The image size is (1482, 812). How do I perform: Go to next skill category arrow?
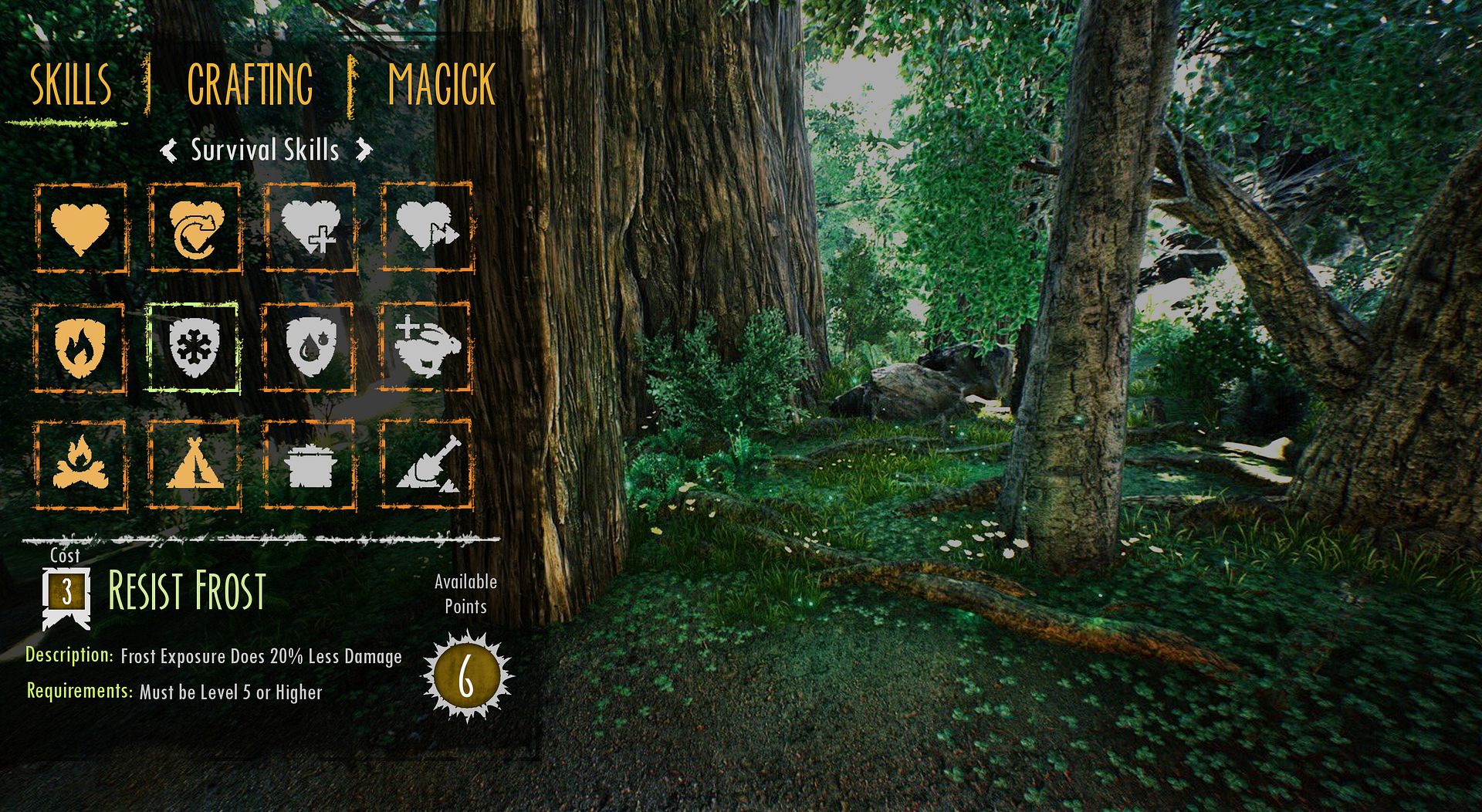[x=364, y=150]
